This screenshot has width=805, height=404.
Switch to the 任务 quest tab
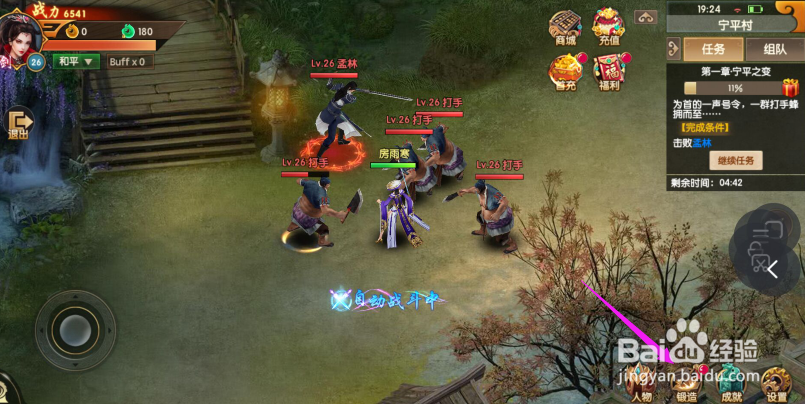tap(713, 49)
